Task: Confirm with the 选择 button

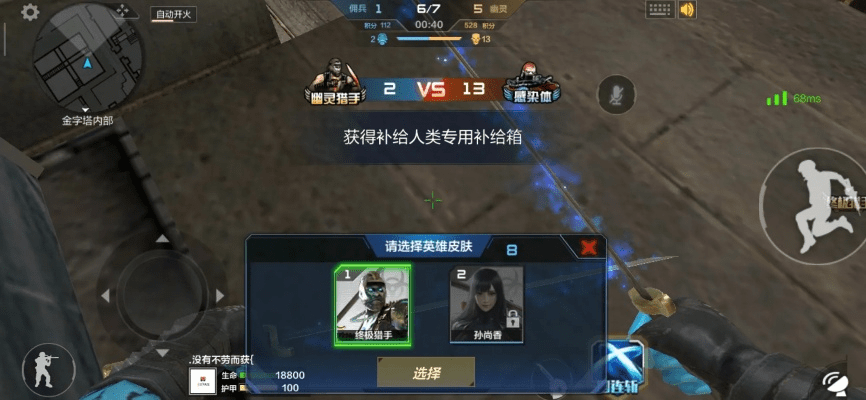Action: coord(425,373)
